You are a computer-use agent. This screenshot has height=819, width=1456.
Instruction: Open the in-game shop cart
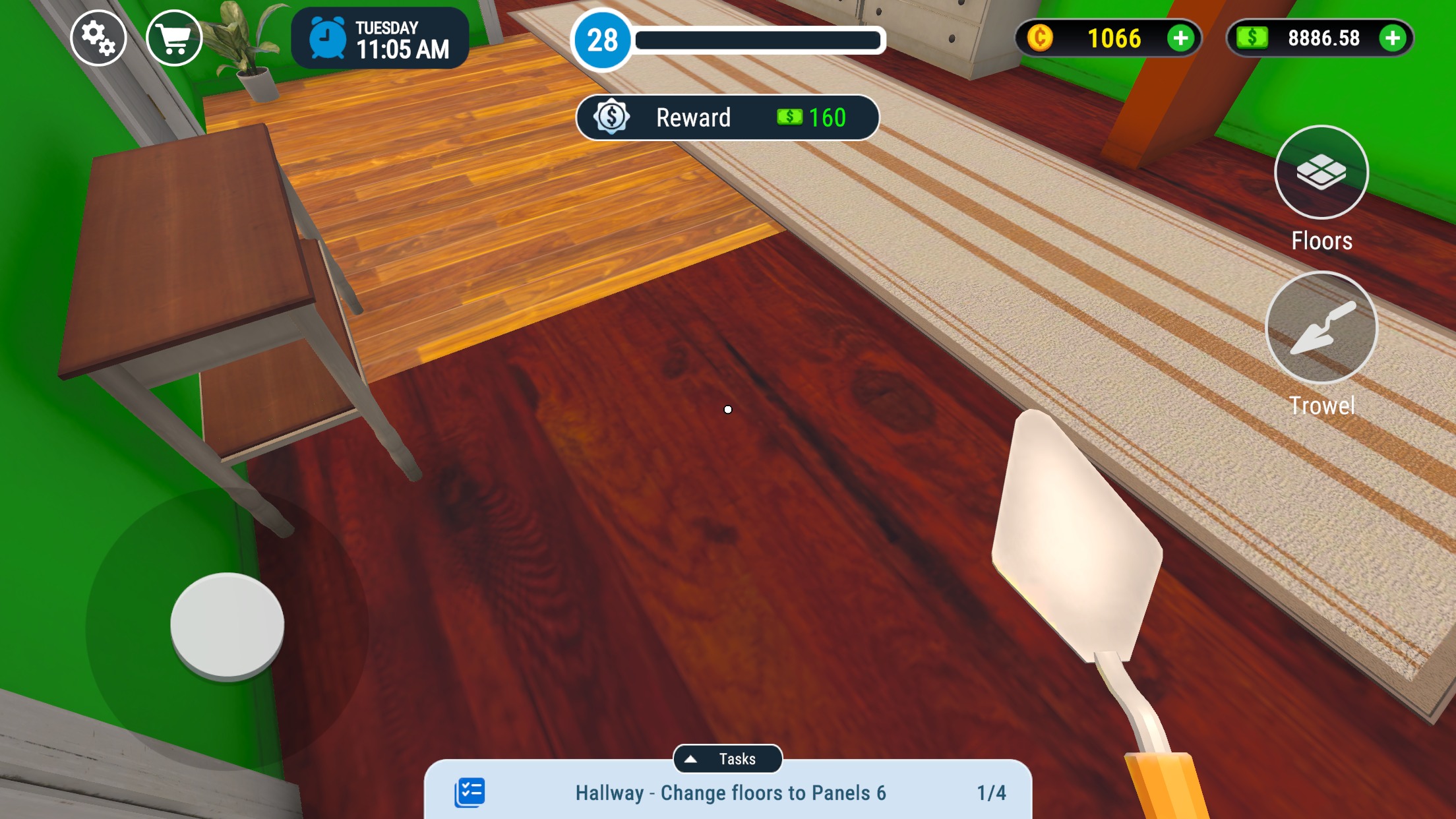click(175, 38)
